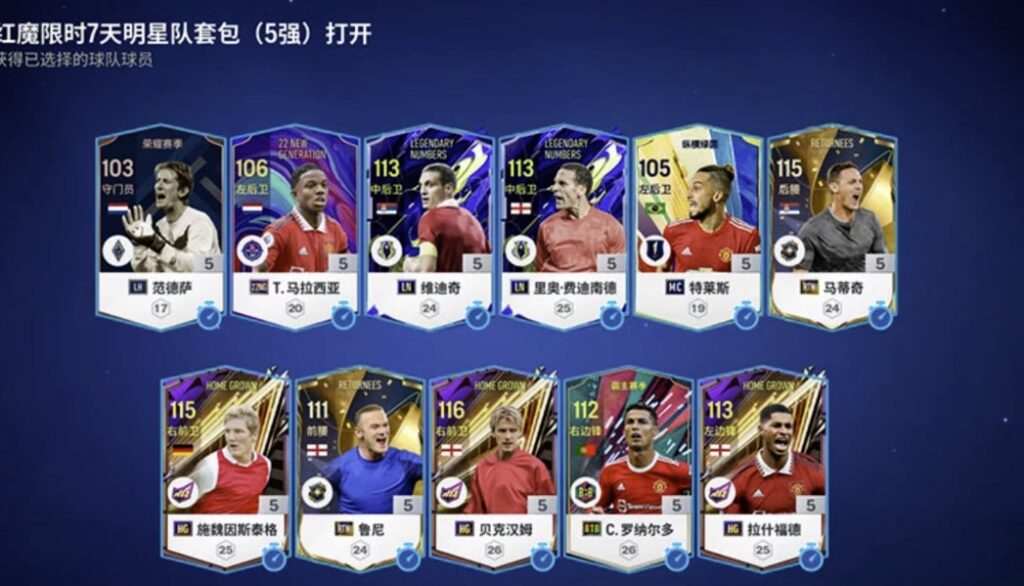Select the 范德萨 goalkeeper card
Screen dimensions: 1024x586
160,225
